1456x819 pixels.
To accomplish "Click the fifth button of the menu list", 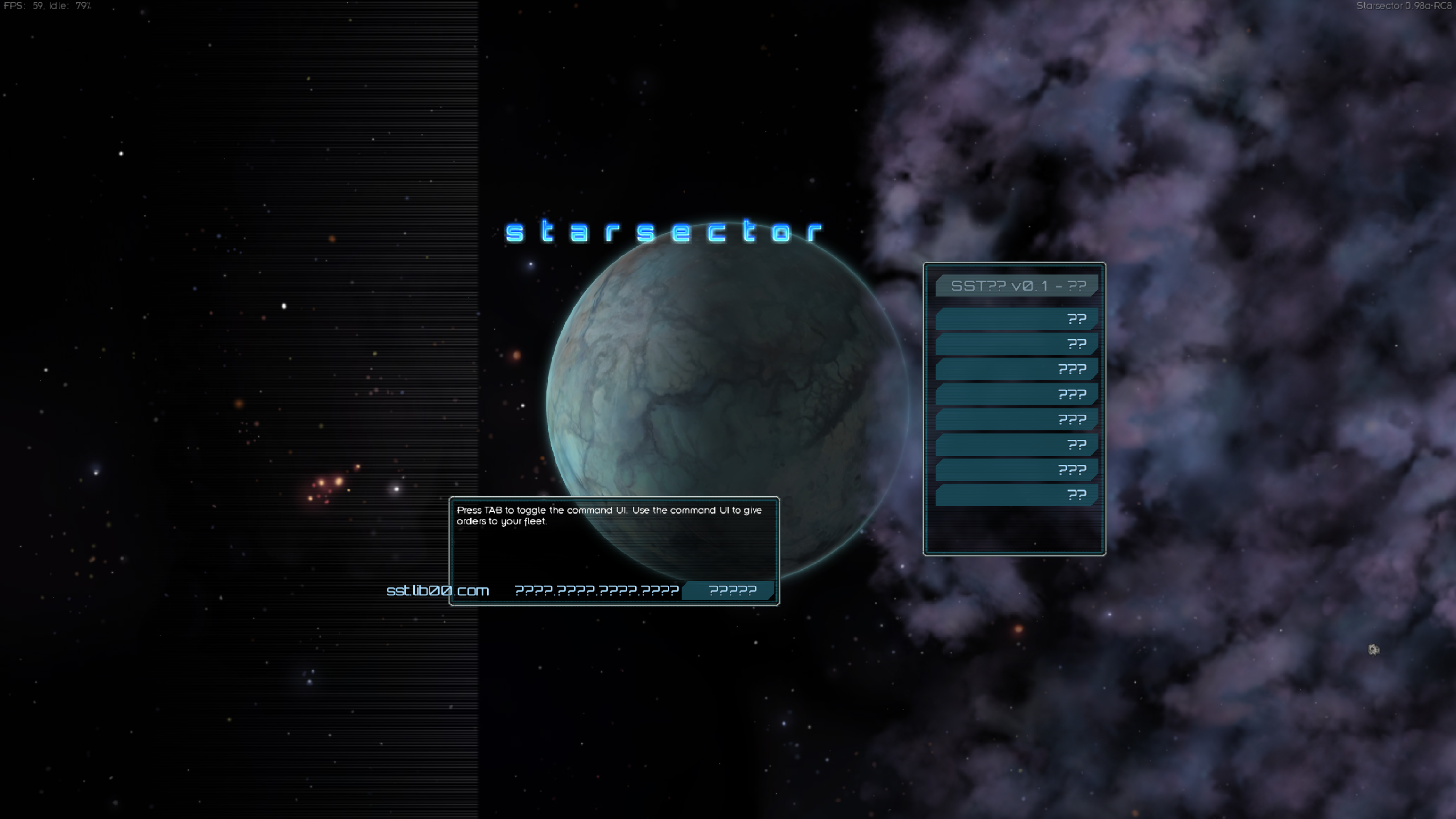I will coord(1016,419).
